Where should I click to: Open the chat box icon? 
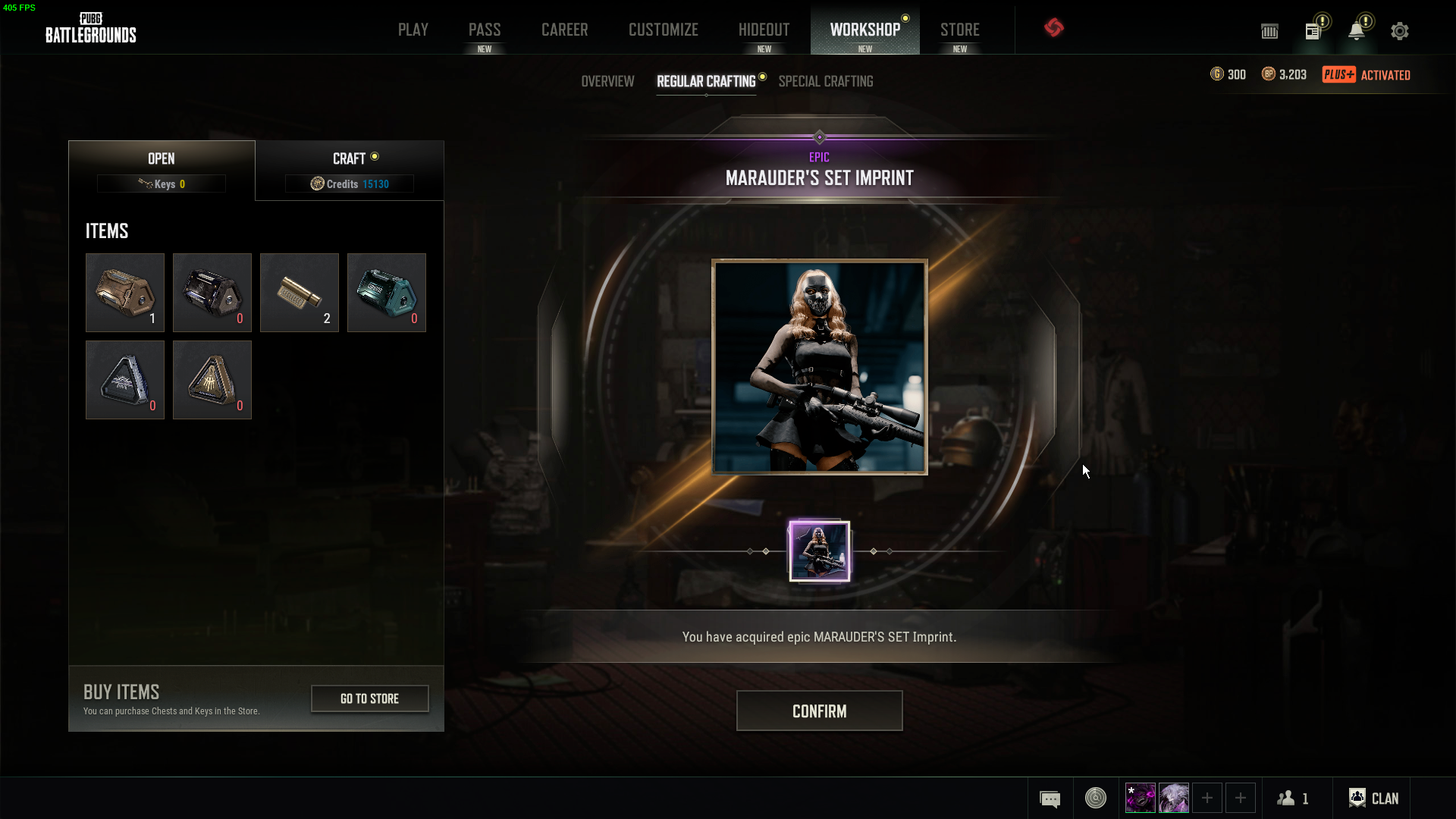(1050, 799)
